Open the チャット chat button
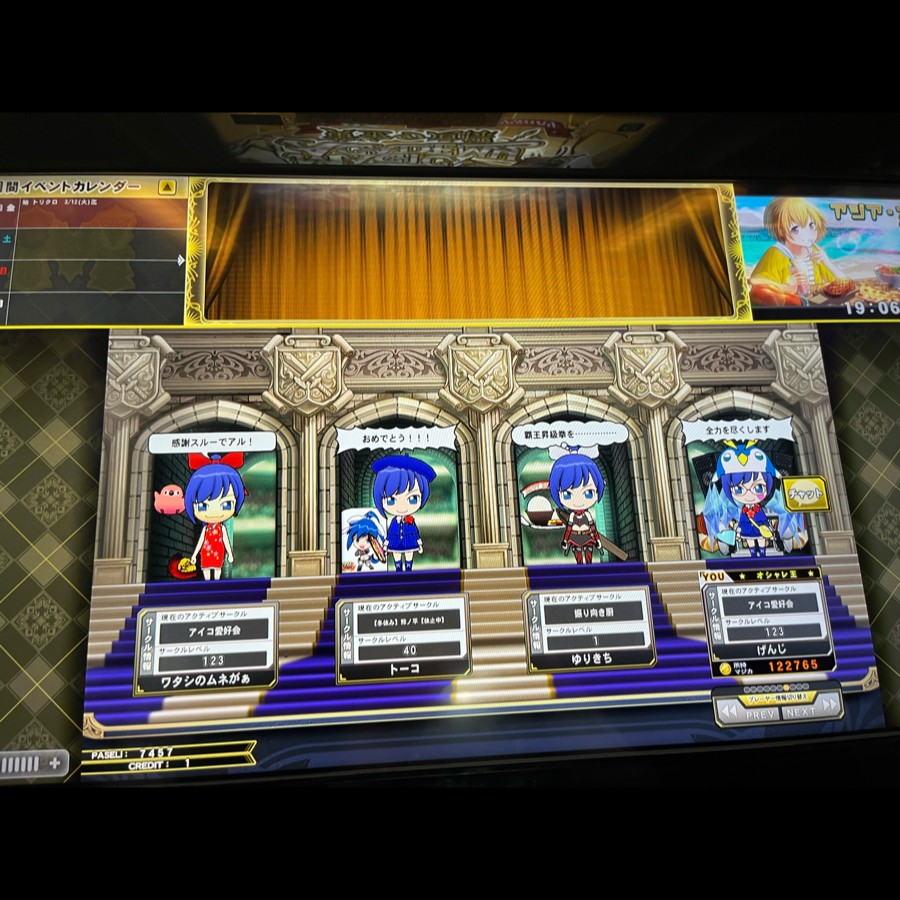This screenshot has height=900, width=900. tap(805, 493)
